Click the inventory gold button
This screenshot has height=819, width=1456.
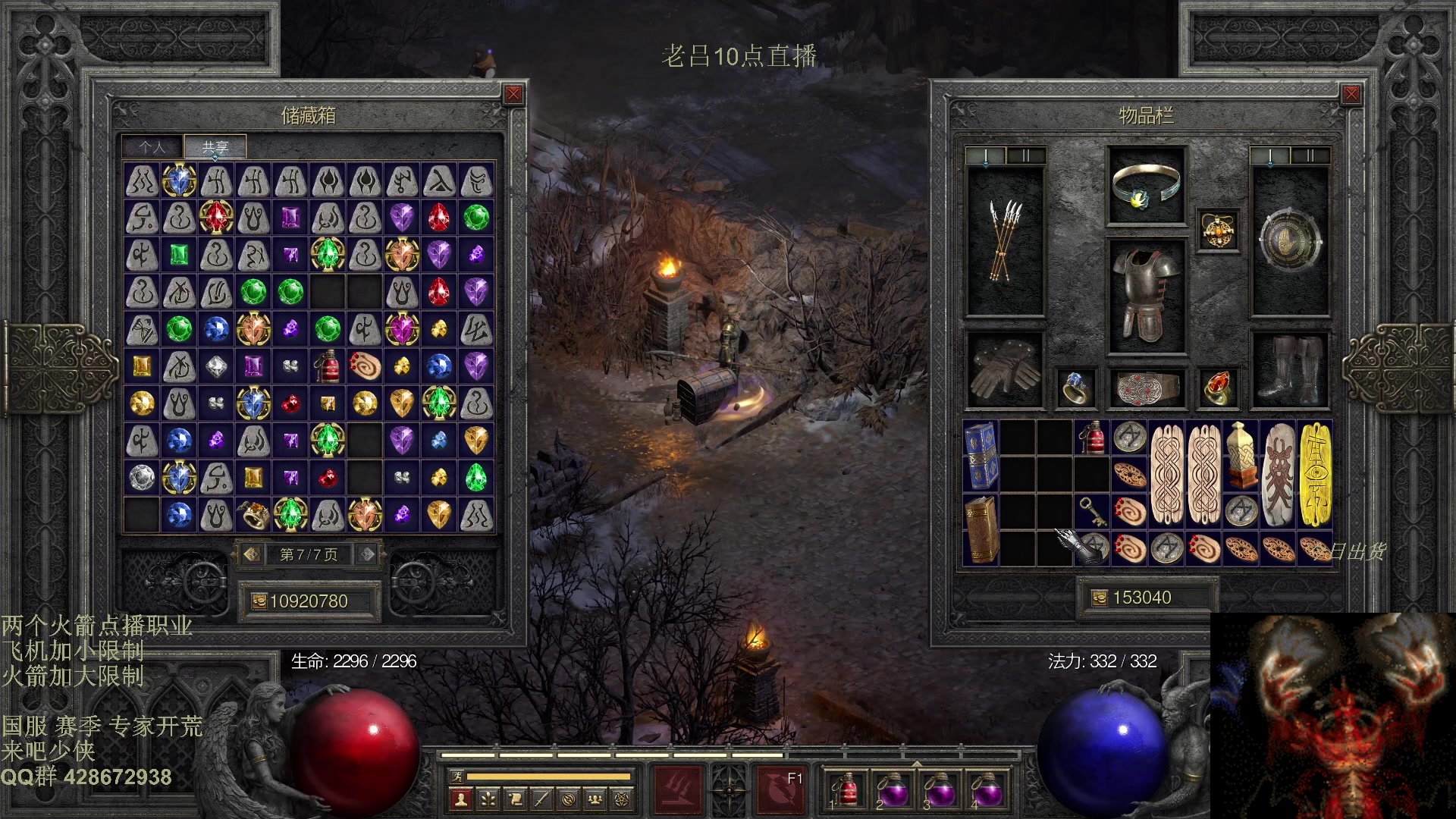1099,598
